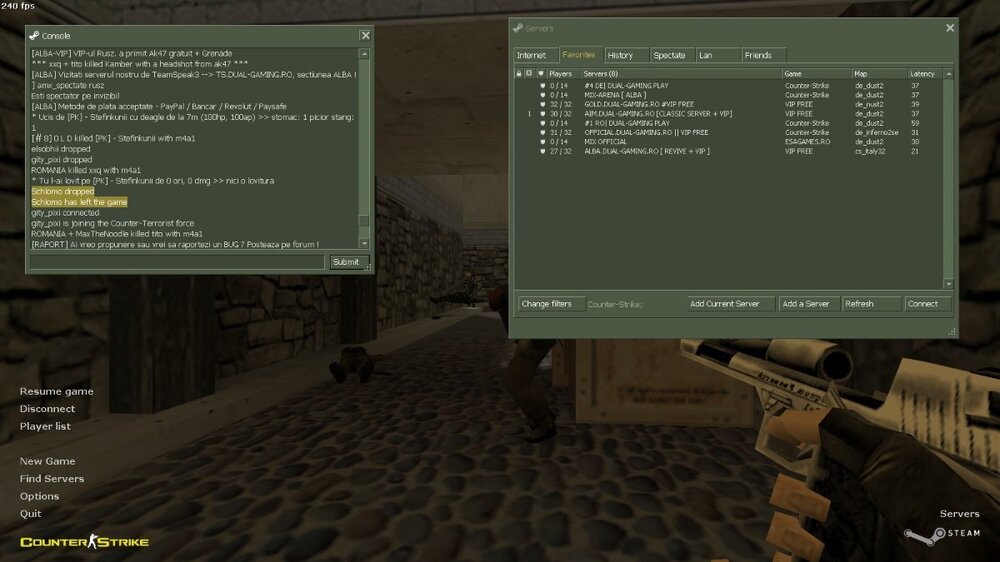This screenshot has height=562, width=1000.
Task: Open the Player list
Action: tap(45, 426)
